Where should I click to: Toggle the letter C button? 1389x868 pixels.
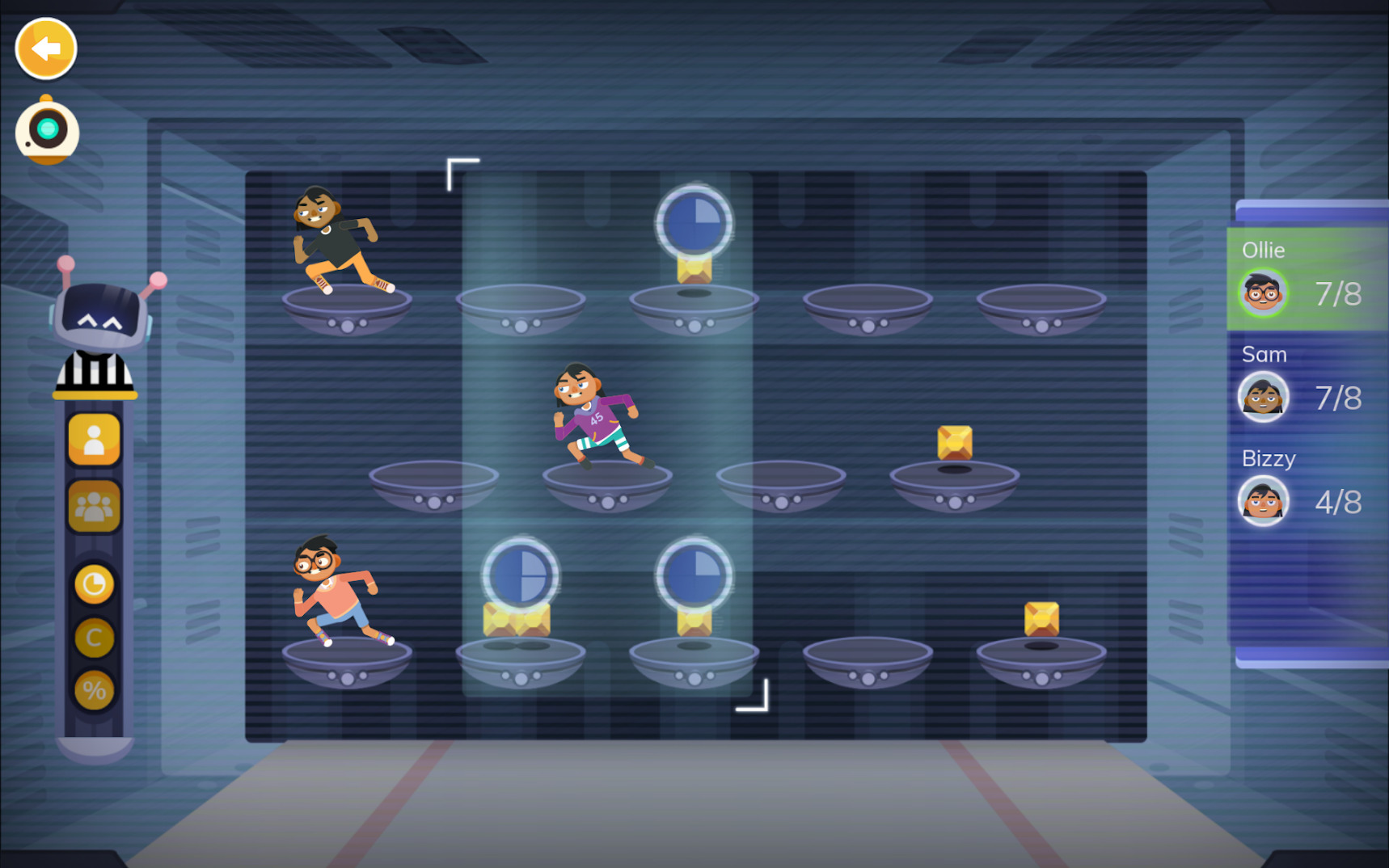pos(94,638)
